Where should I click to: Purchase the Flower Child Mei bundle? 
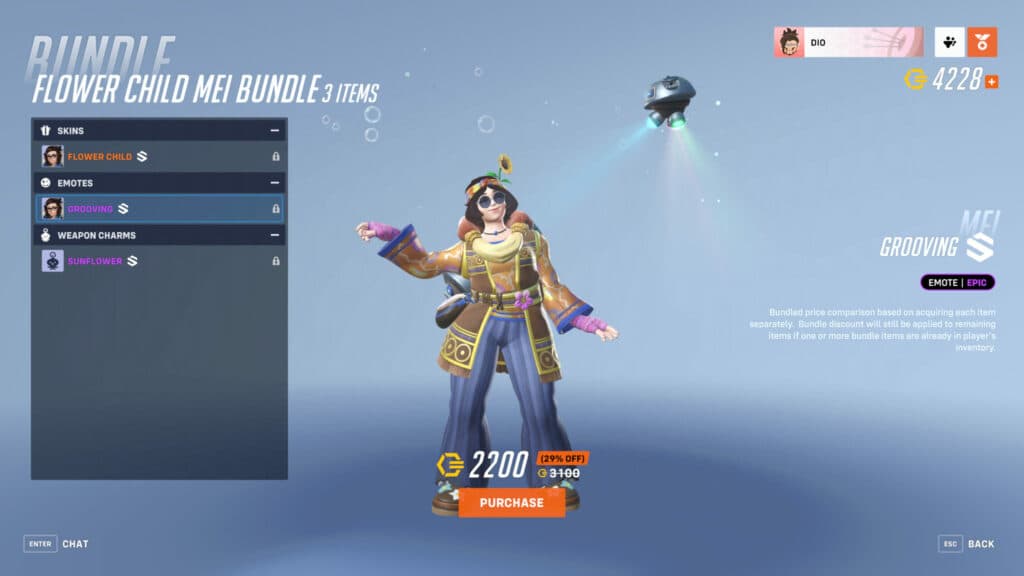[511, 502]
